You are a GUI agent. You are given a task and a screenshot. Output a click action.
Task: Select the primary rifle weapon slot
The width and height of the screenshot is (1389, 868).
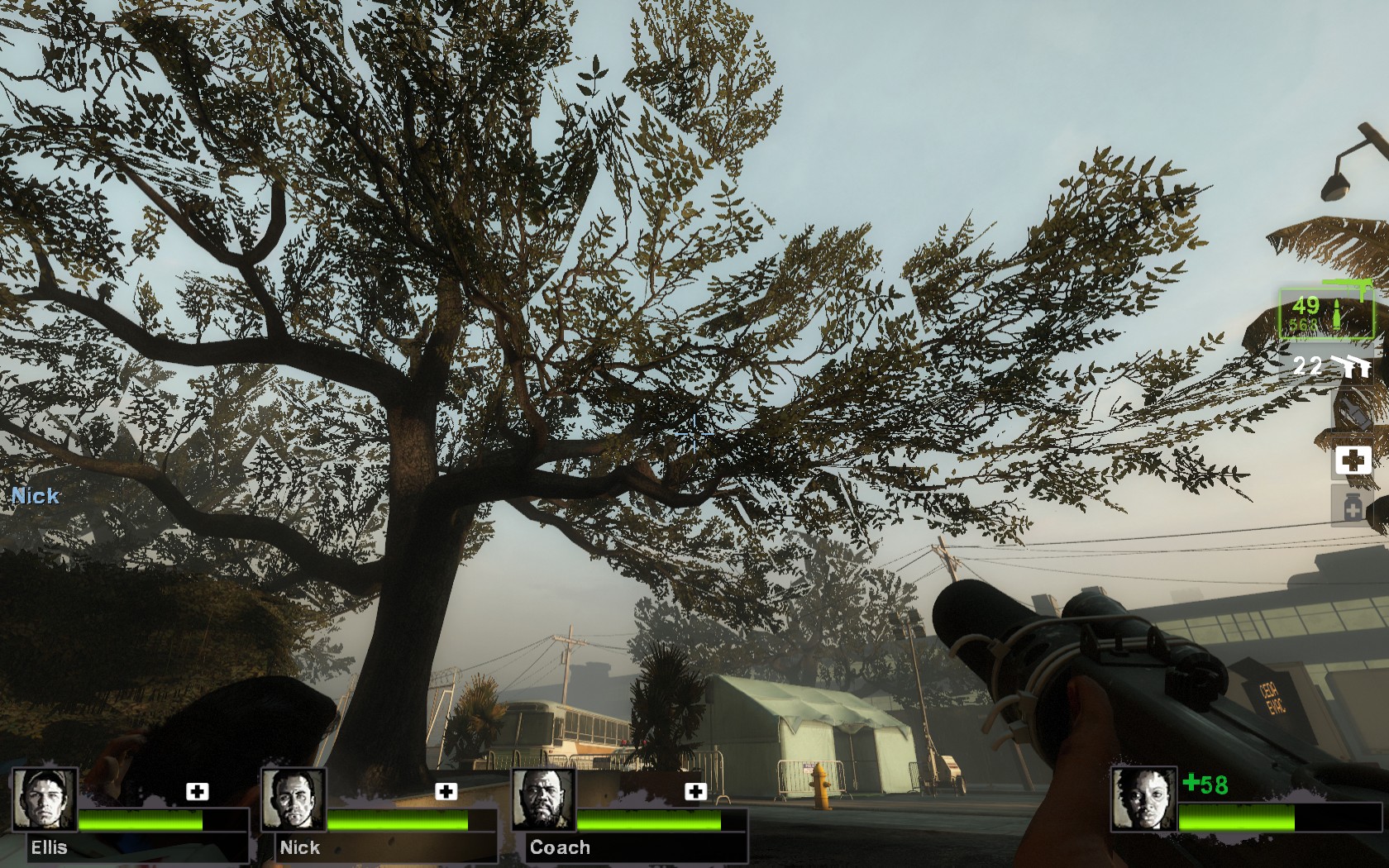coord(1325,313)
